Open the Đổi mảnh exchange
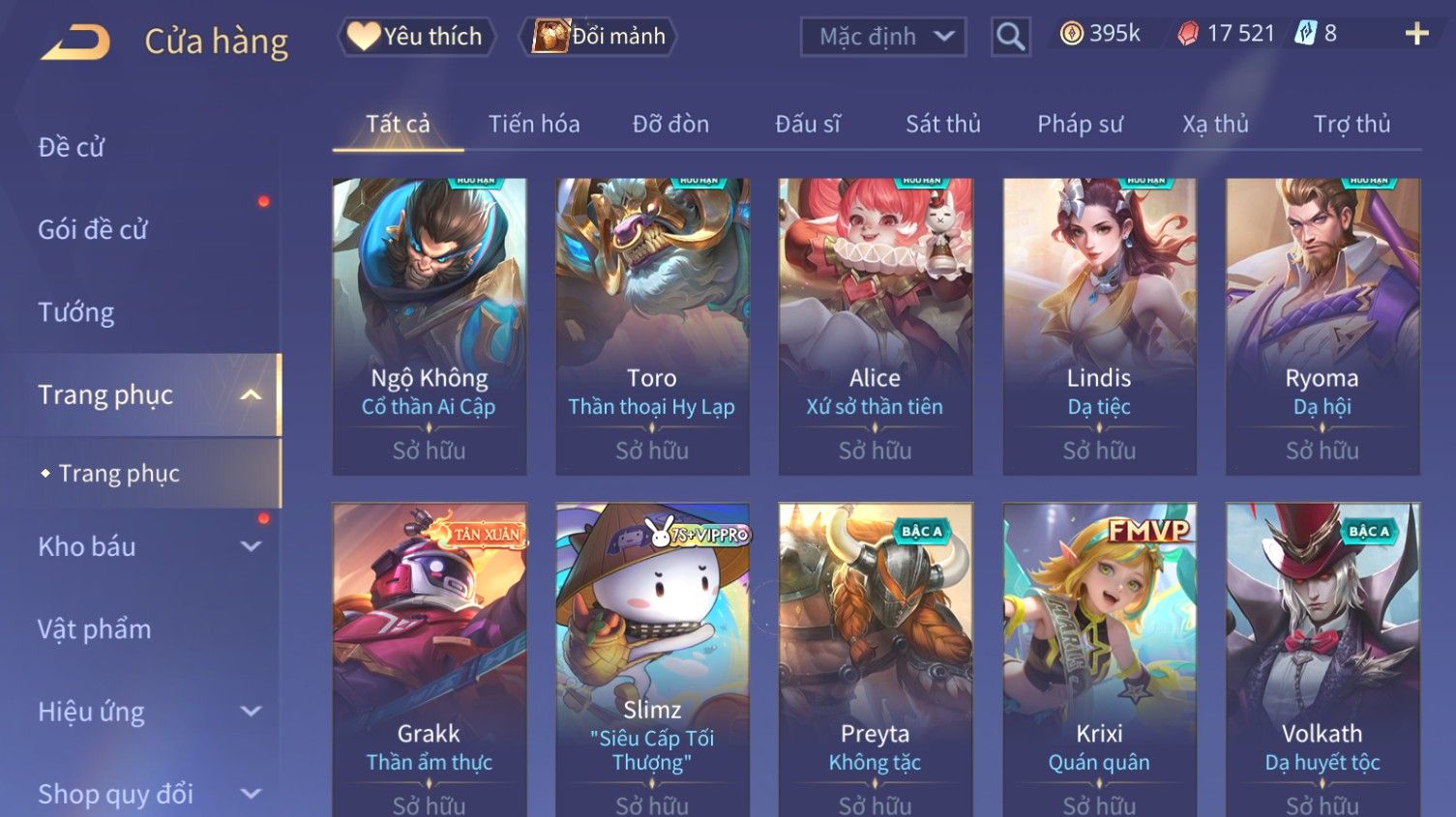This screenshot has width=1456, height=817. pos(600,37)
